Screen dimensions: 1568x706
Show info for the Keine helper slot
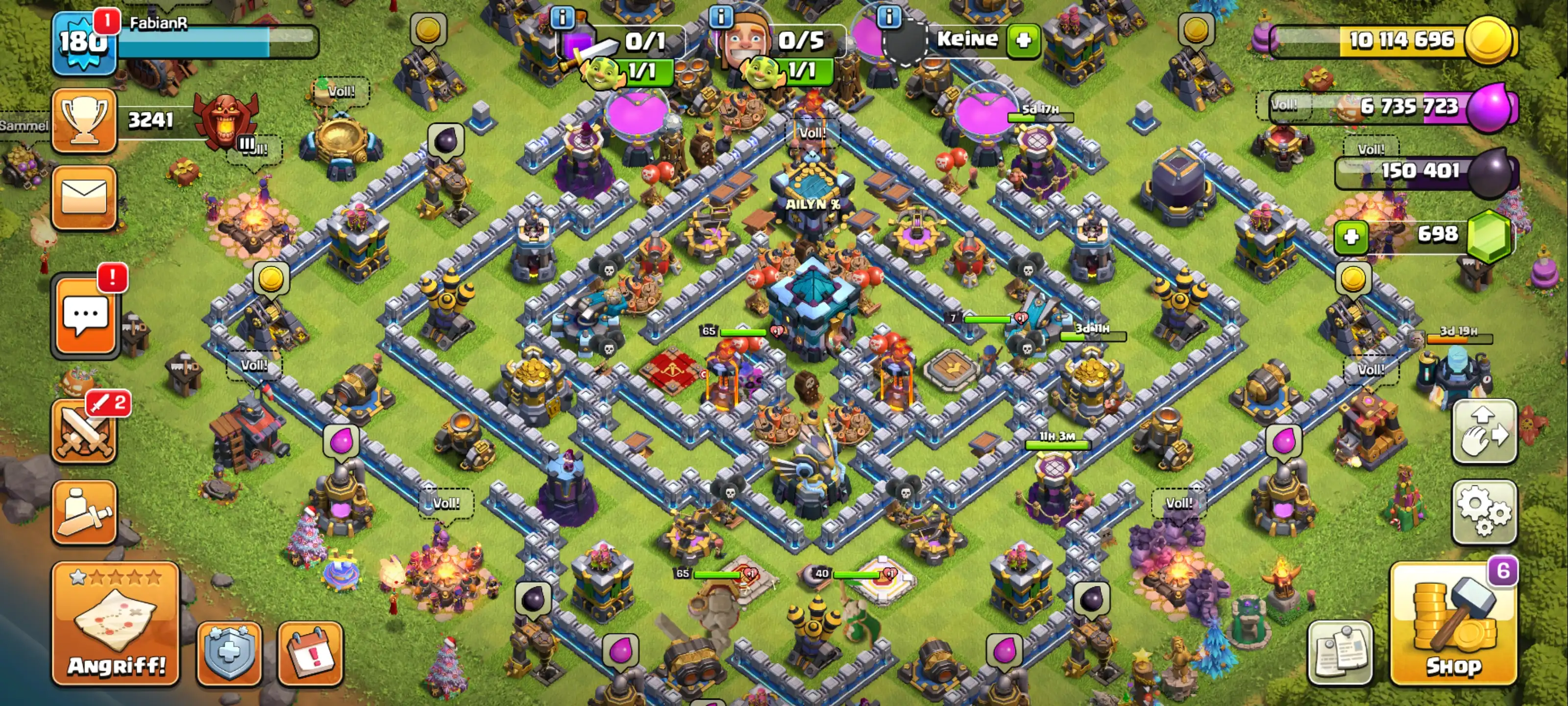pos(889,17)
